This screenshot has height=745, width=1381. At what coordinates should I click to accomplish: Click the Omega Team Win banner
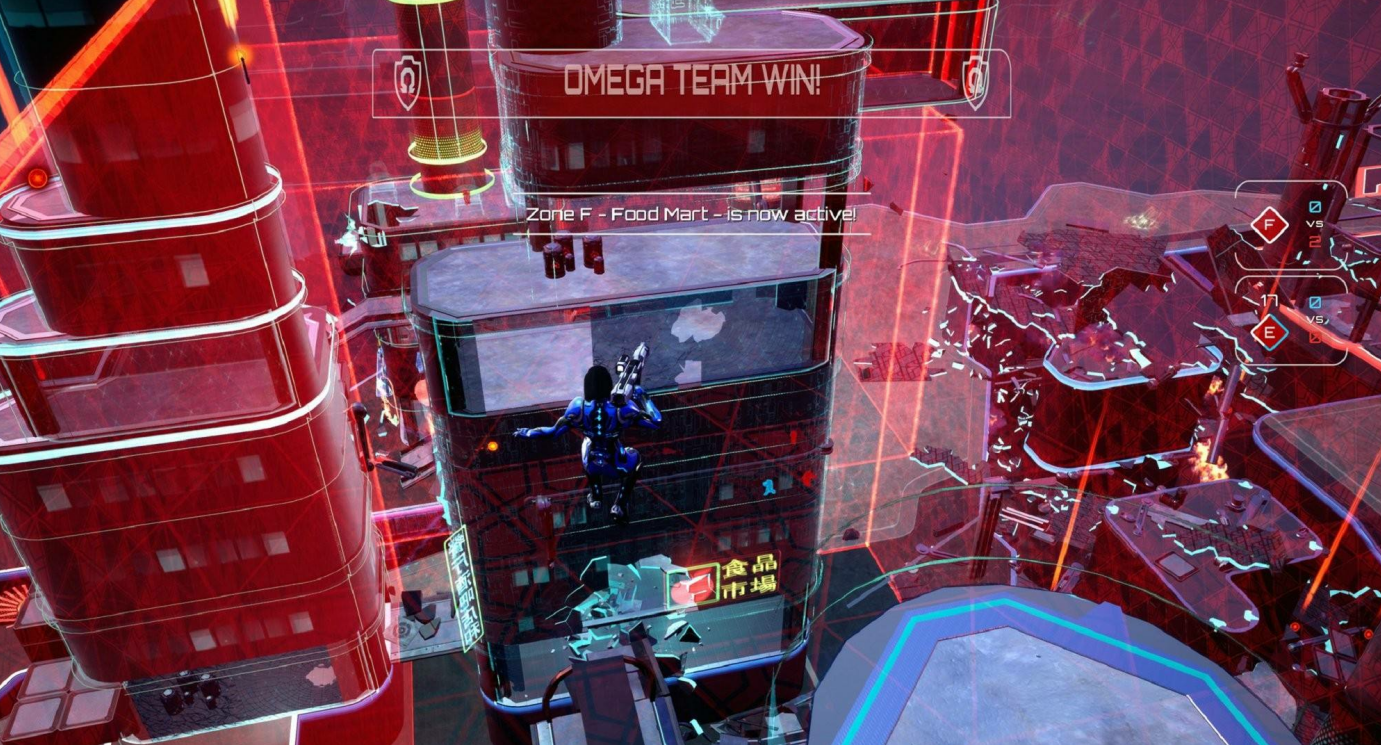(691, 82)
